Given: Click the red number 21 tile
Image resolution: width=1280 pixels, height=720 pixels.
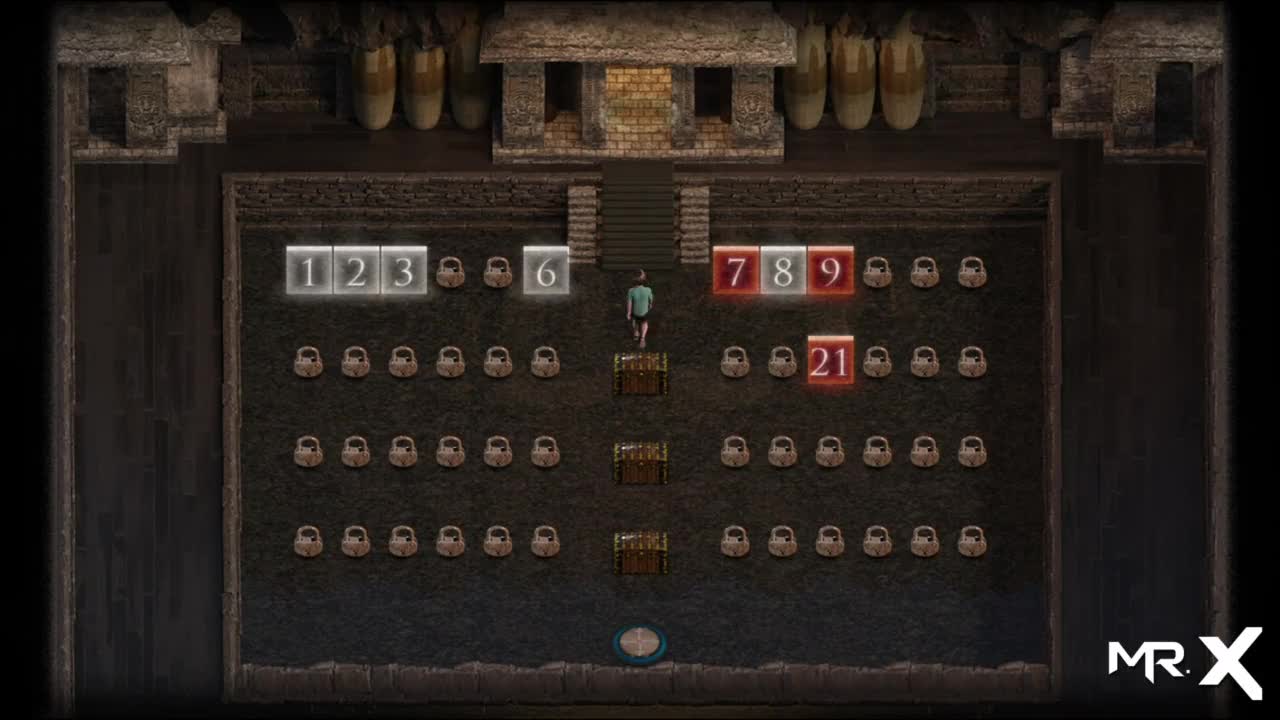Looking at the screenshot, I should [830, 361].
